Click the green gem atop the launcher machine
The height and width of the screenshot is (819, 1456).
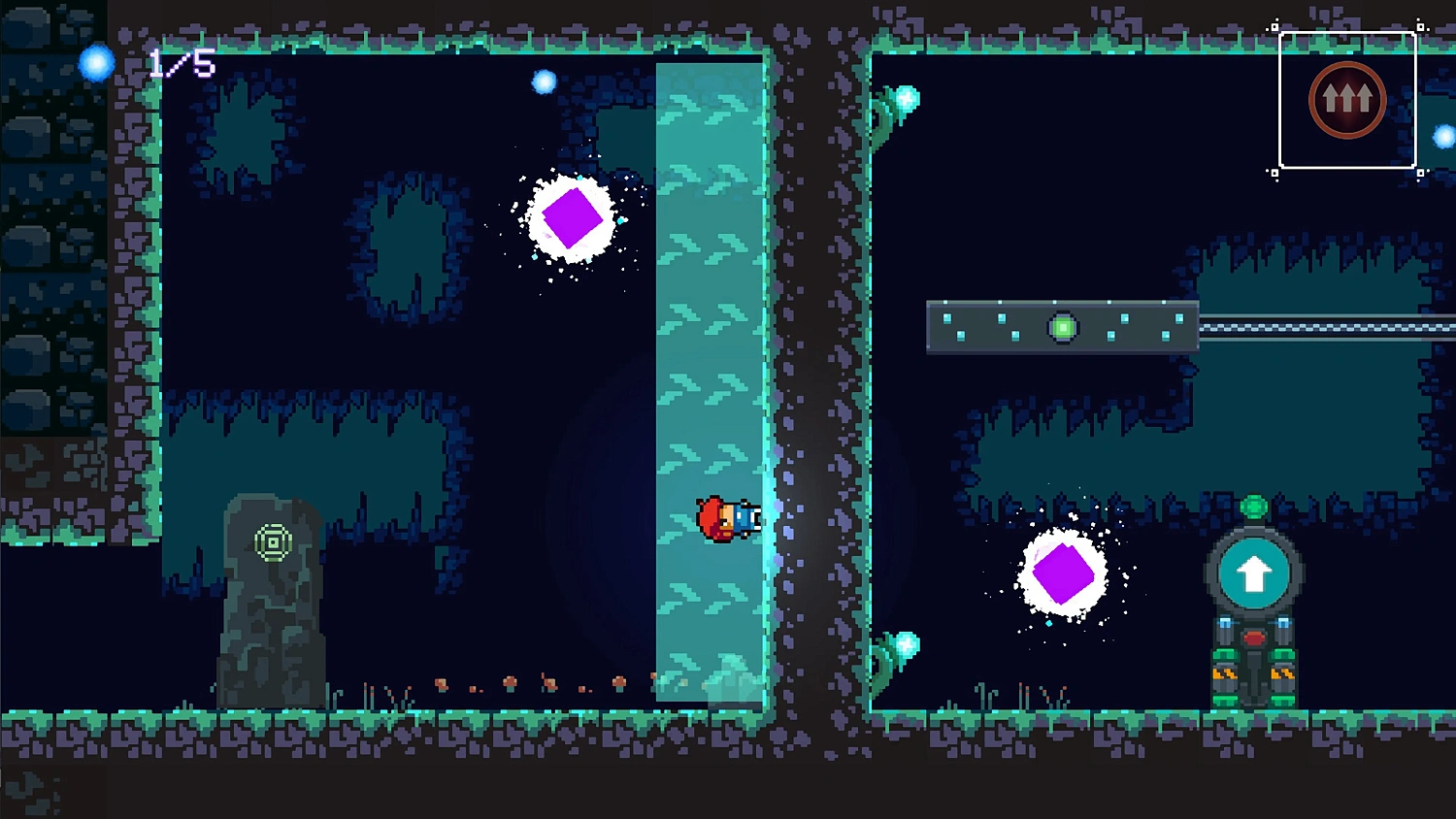tap(1252, 507)
